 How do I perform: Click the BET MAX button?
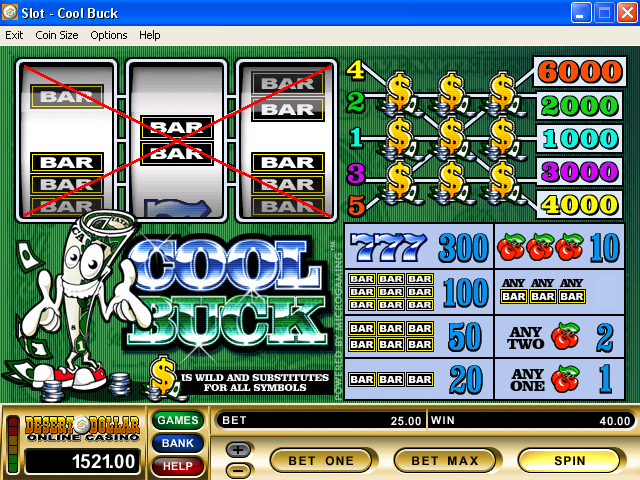point(444,460)
